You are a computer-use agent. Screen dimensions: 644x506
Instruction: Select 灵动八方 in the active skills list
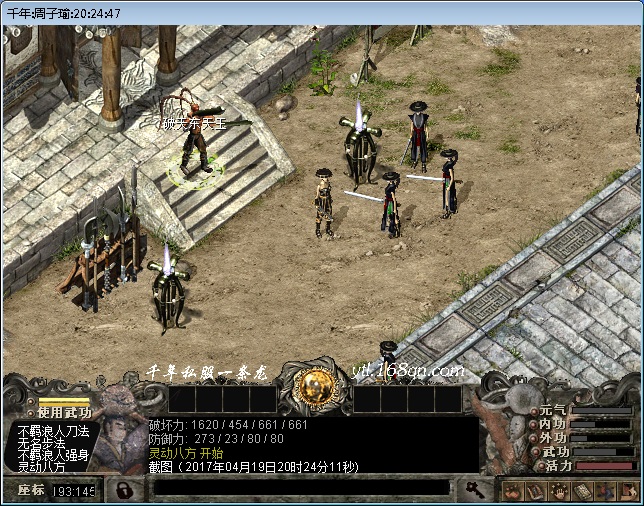point(42,467)
